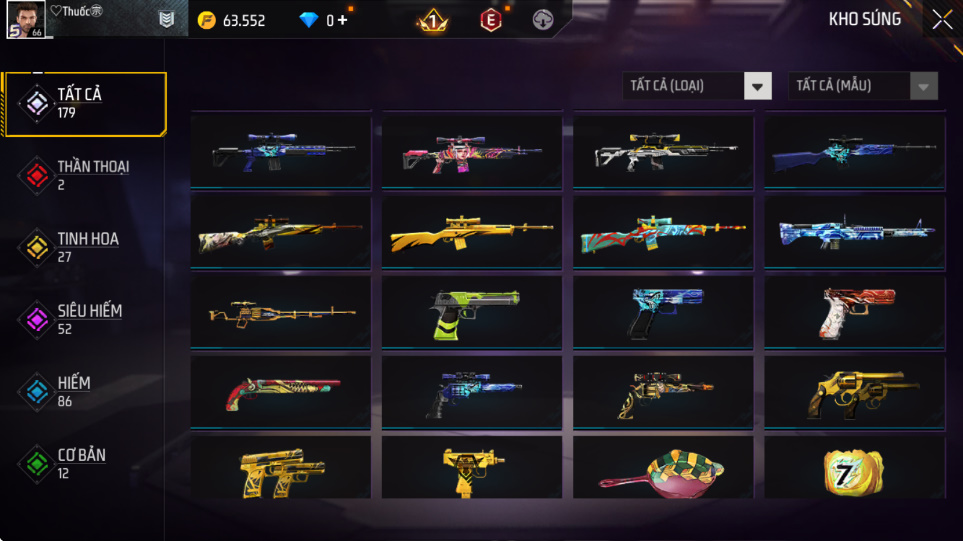This screenshot has width=963, height=541.
Task: Switch to the Thần Thoại tab
Action: (84, 175)
